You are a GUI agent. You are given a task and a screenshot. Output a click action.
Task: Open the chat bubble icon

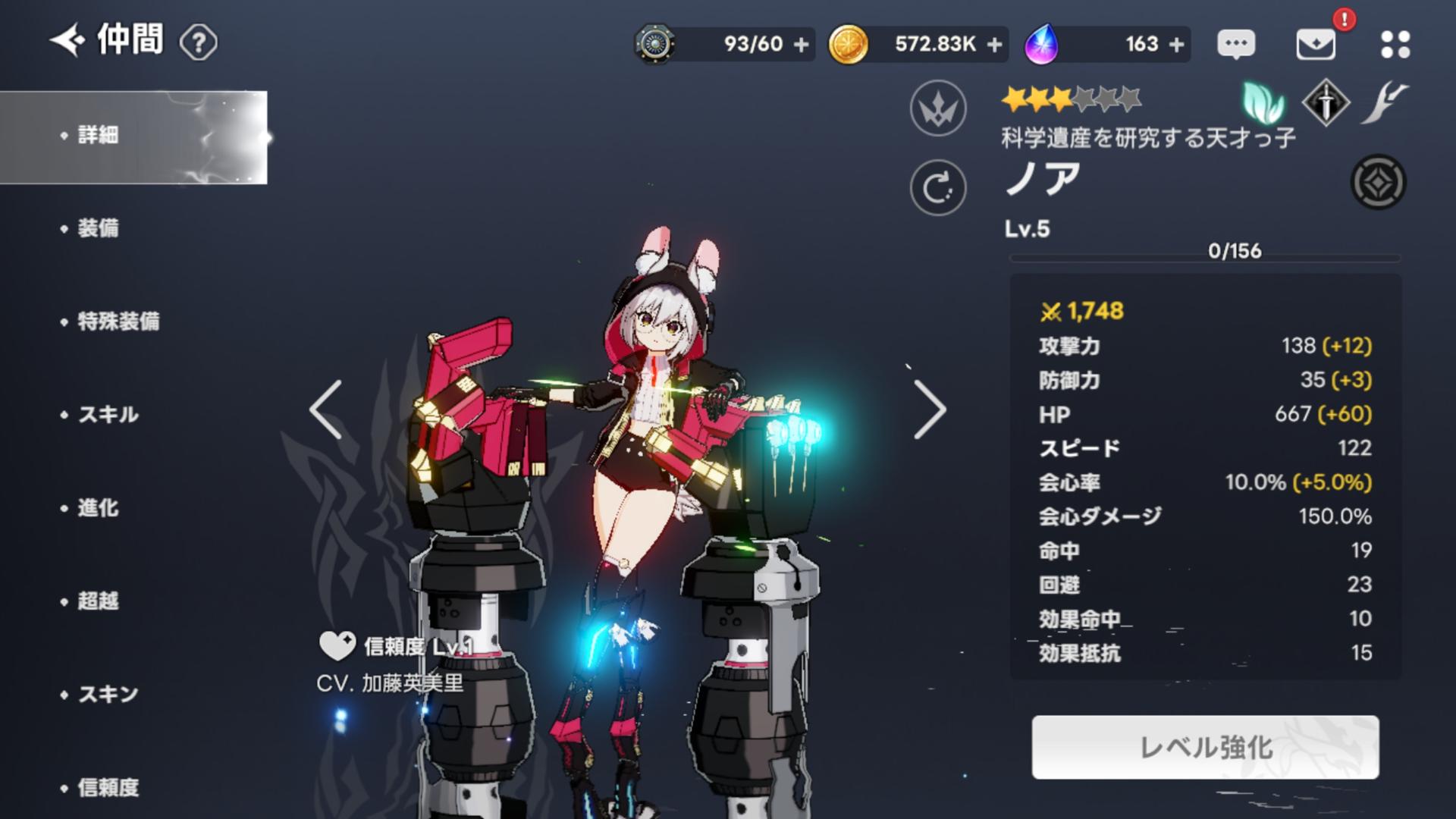[1236, 44]
